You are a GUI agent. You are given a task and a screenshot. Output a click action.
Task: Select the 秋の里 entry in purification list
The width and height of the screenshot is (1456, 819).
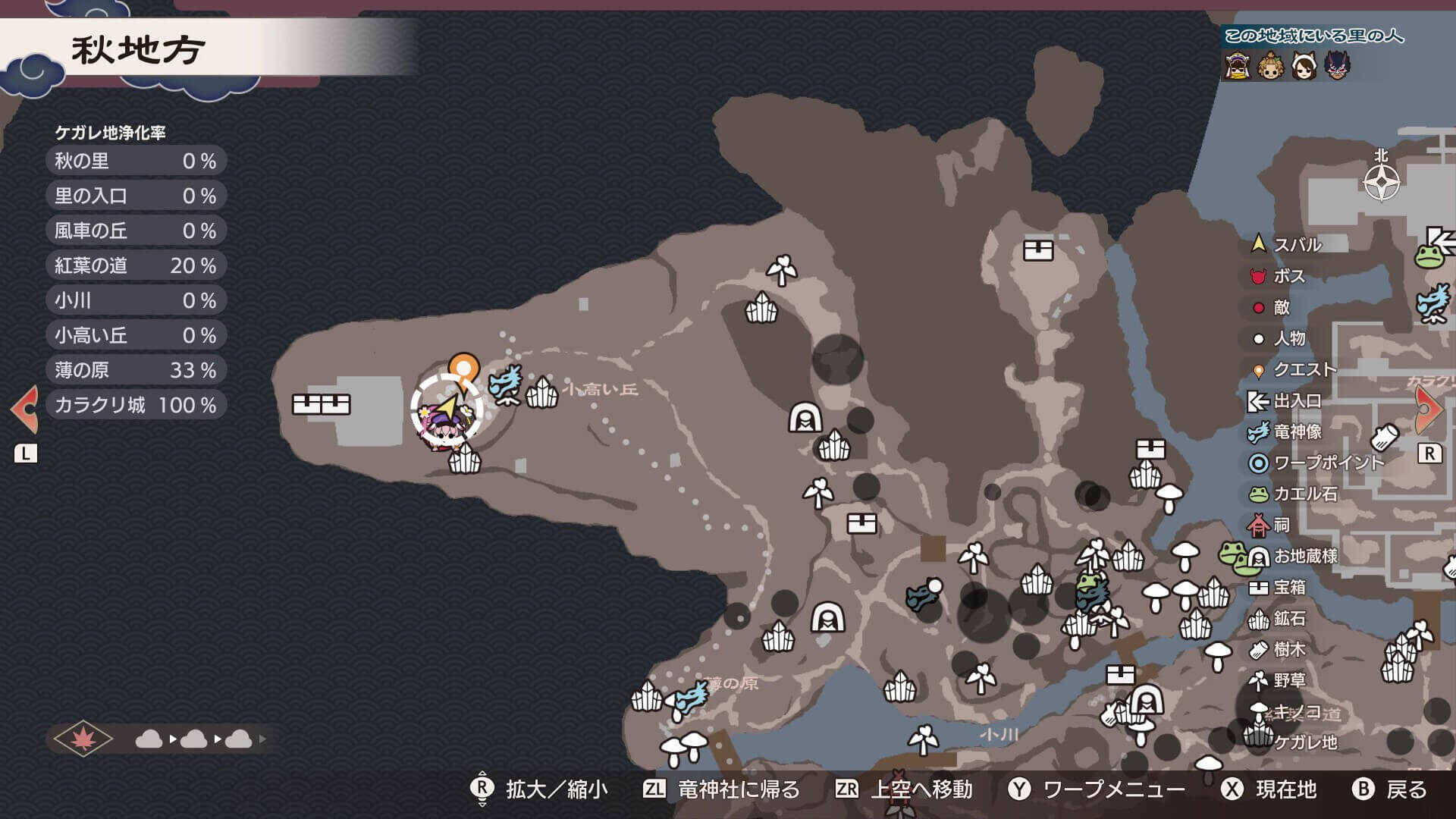click(x=135, y=161)
